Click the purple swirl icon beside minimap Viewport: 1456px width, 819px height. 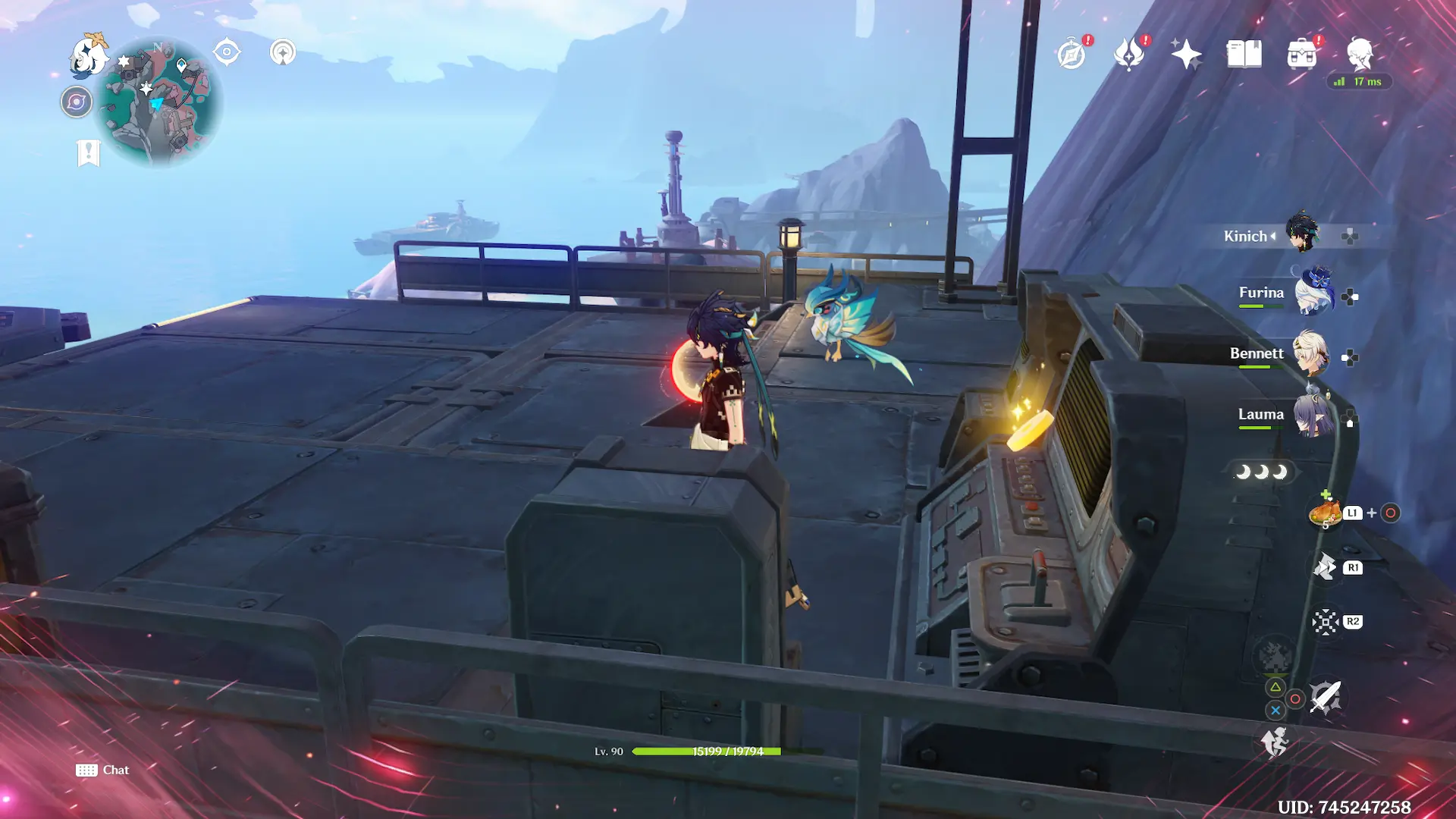(77, 102)
